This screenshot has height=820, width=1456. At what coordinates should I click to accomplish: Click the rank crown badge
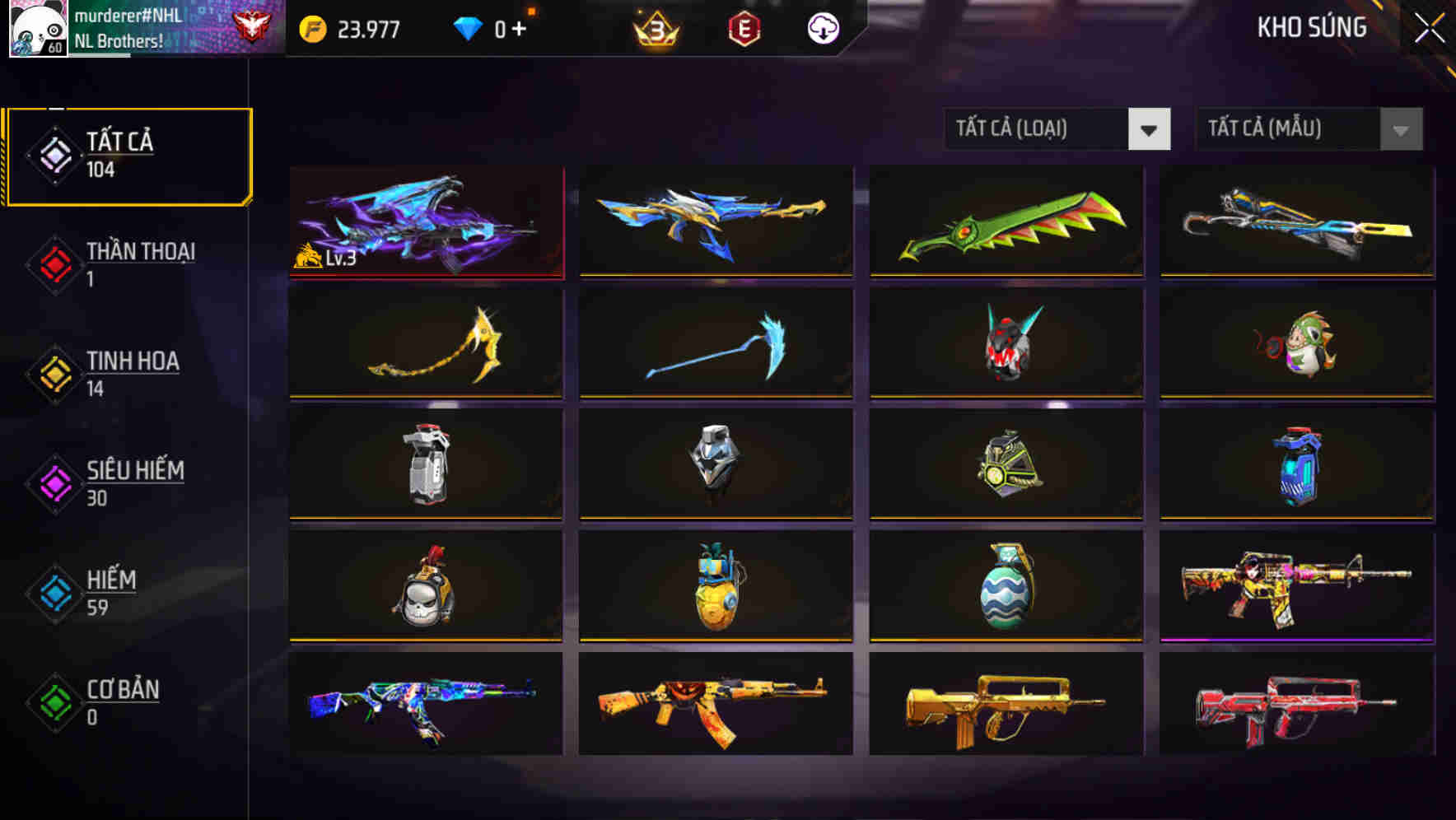pyautogui.click(x=658, y=27)
